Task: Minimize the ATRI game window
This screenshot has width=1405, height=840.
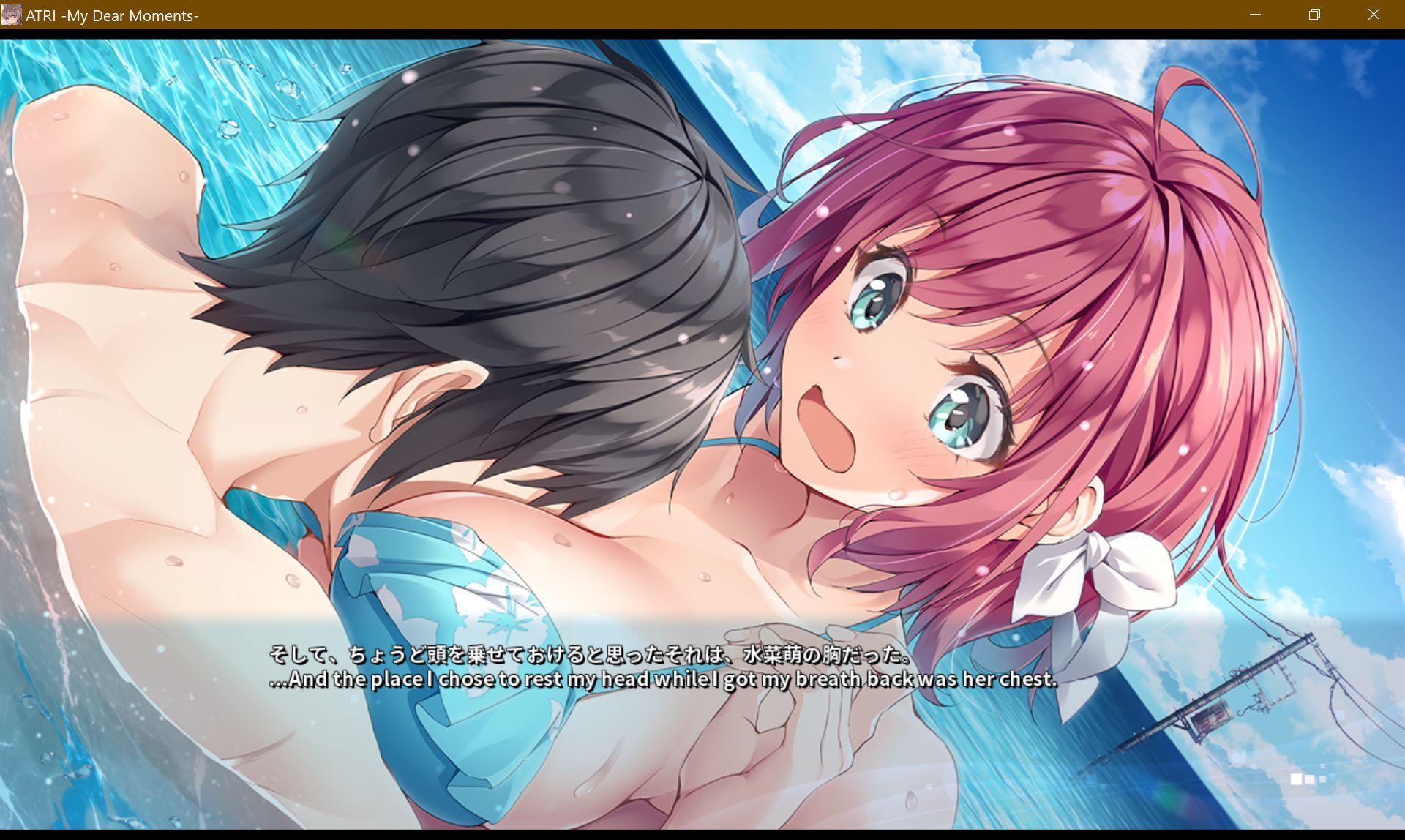Action: (x=1256, y=15)
